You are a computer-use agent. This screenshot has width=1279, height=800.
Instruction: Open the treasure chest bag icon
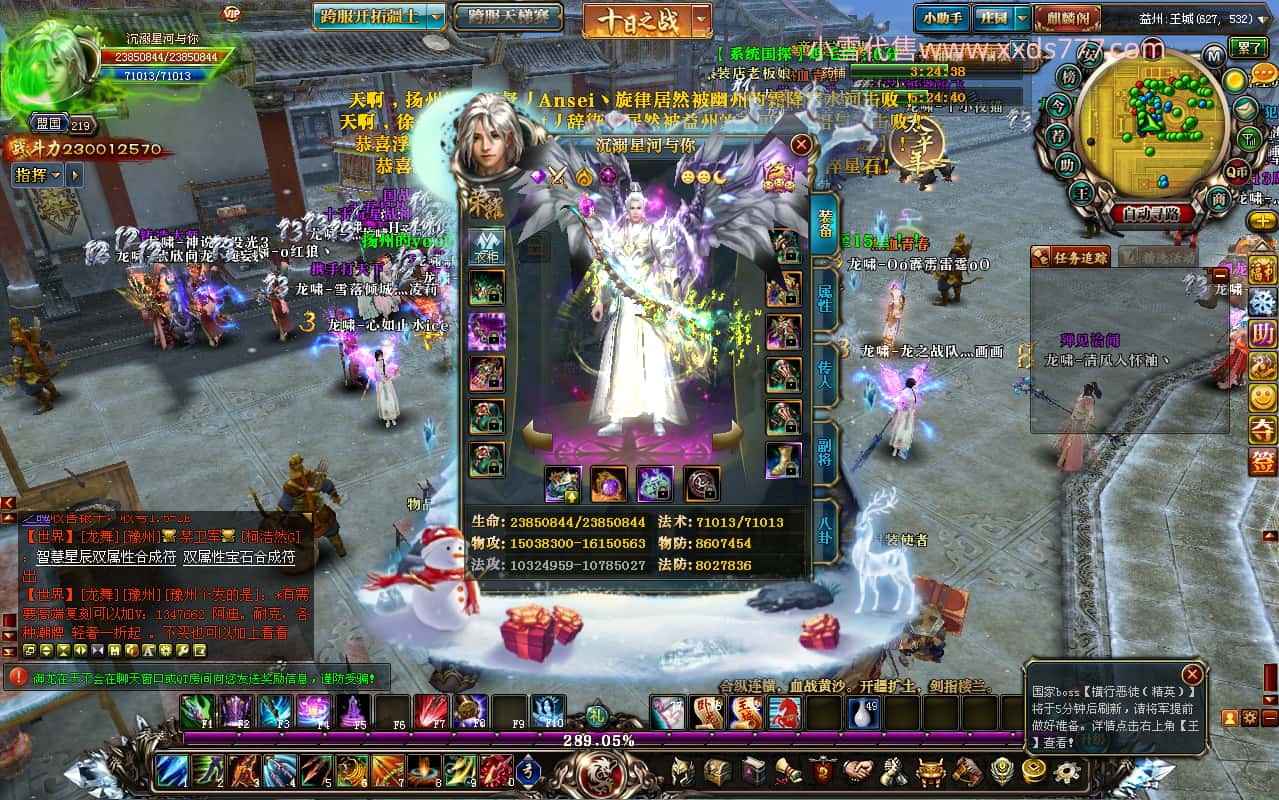[x=717, y=771]
